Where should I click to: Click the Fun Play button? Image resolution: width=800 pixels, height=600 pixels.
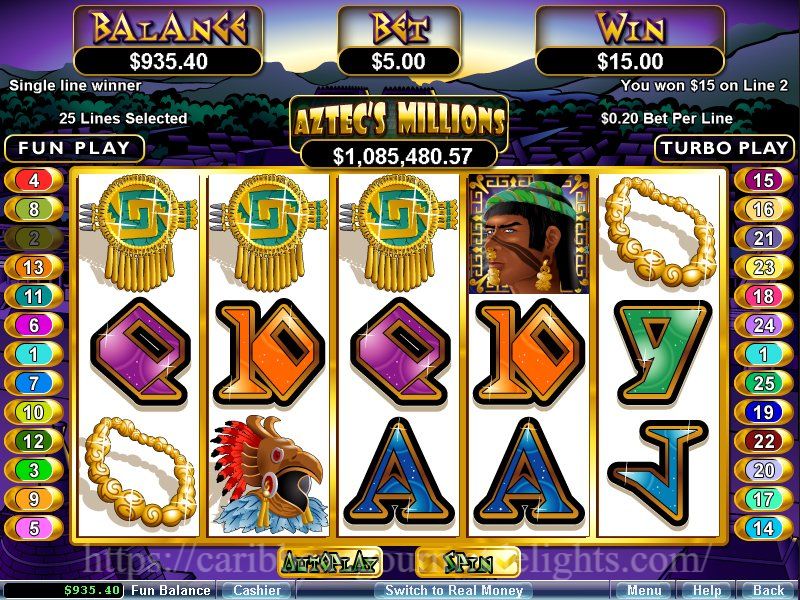[75, 148]
